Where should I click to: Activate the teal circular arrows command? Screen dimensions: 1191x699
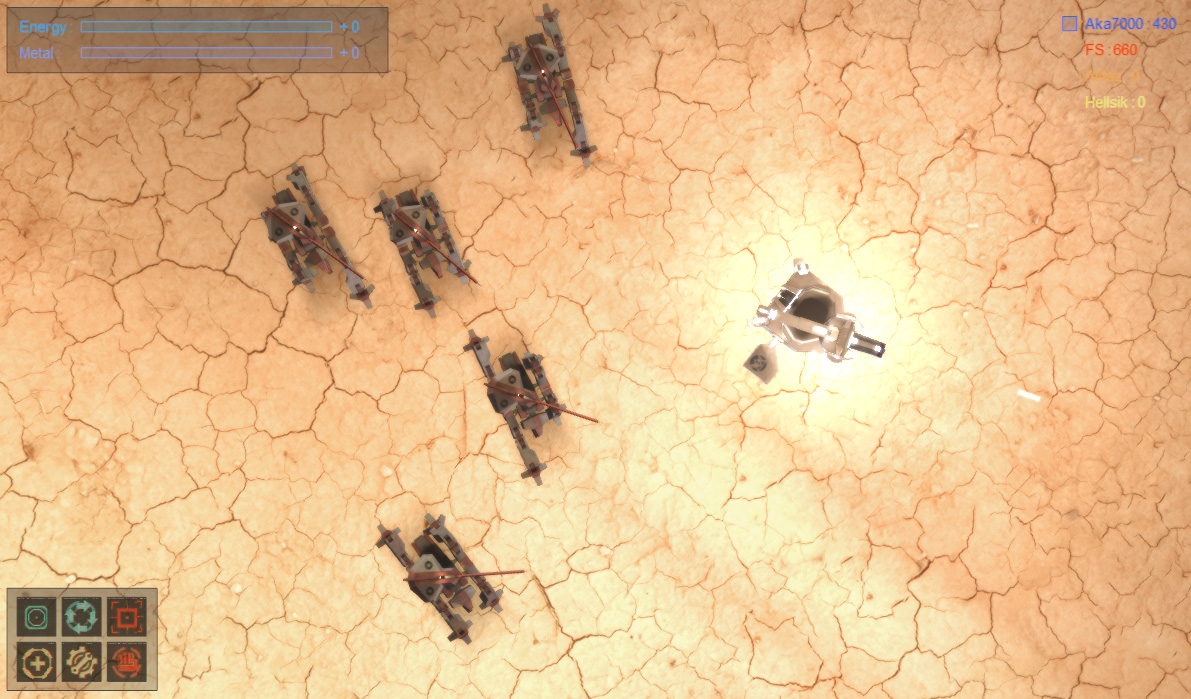pyautogui.click(x=81, y=616)
